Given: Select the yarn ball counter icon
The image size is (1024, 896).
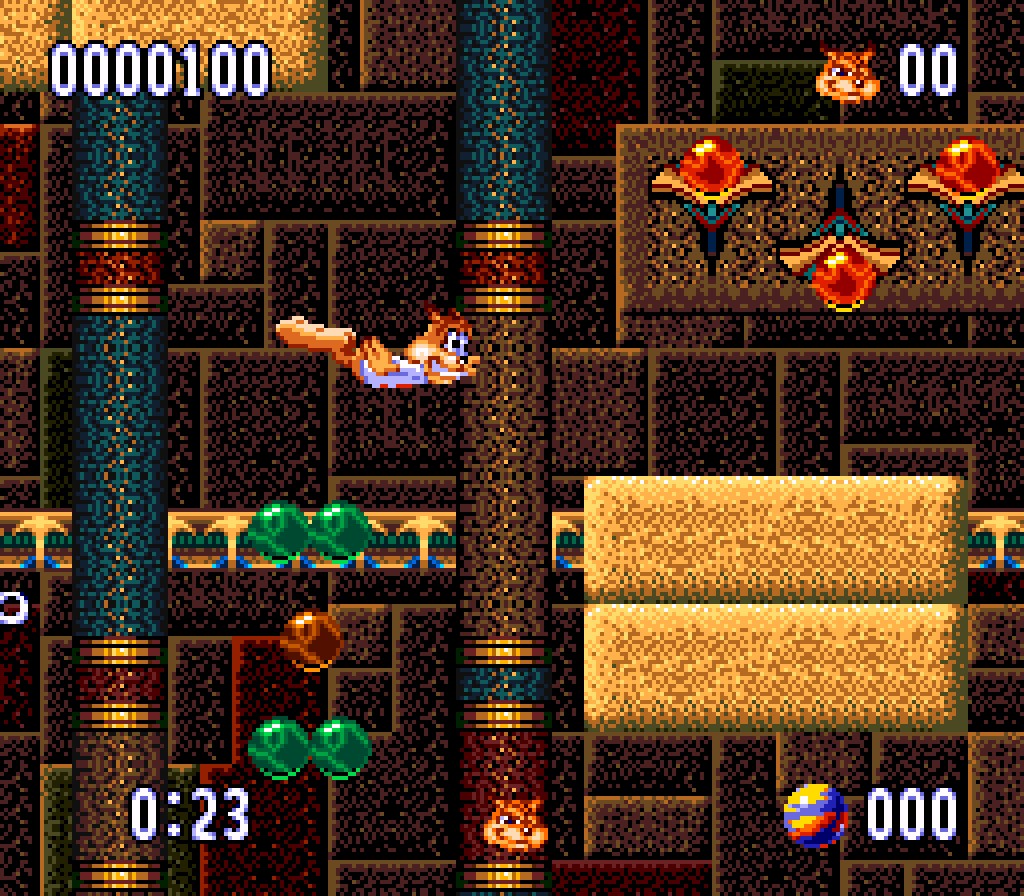Looking at the screenshot, I should click(x=814, y=815).
